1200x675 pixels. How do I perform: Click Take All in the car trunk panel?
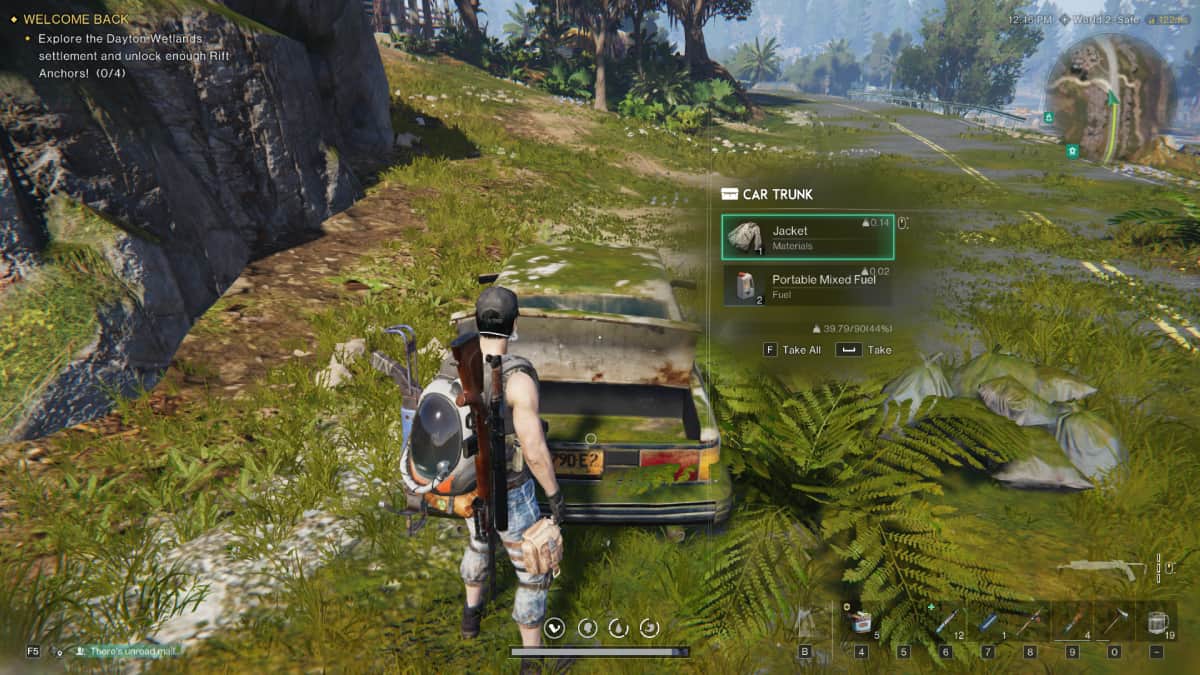pyautogui.click(x=792, y=350)
